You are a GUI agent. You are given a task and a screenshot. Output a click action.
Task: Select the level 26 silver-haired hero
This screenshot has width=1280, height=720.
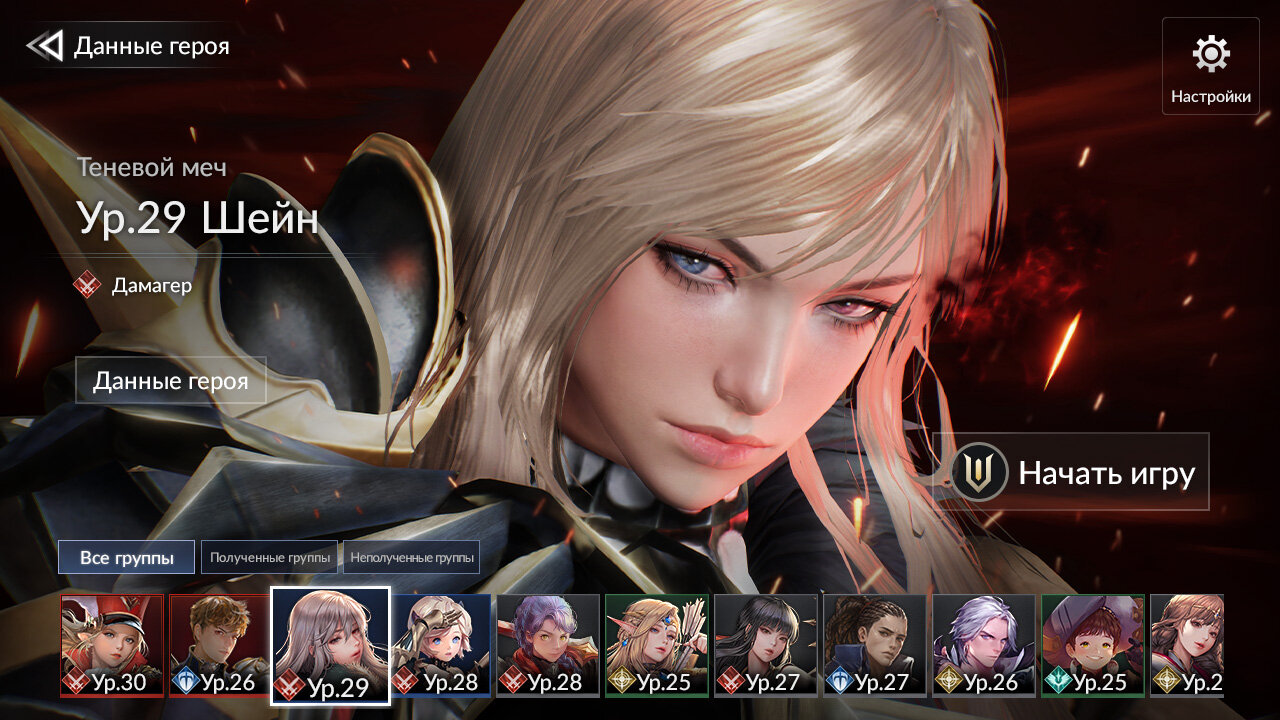click(x=984, y=644)
